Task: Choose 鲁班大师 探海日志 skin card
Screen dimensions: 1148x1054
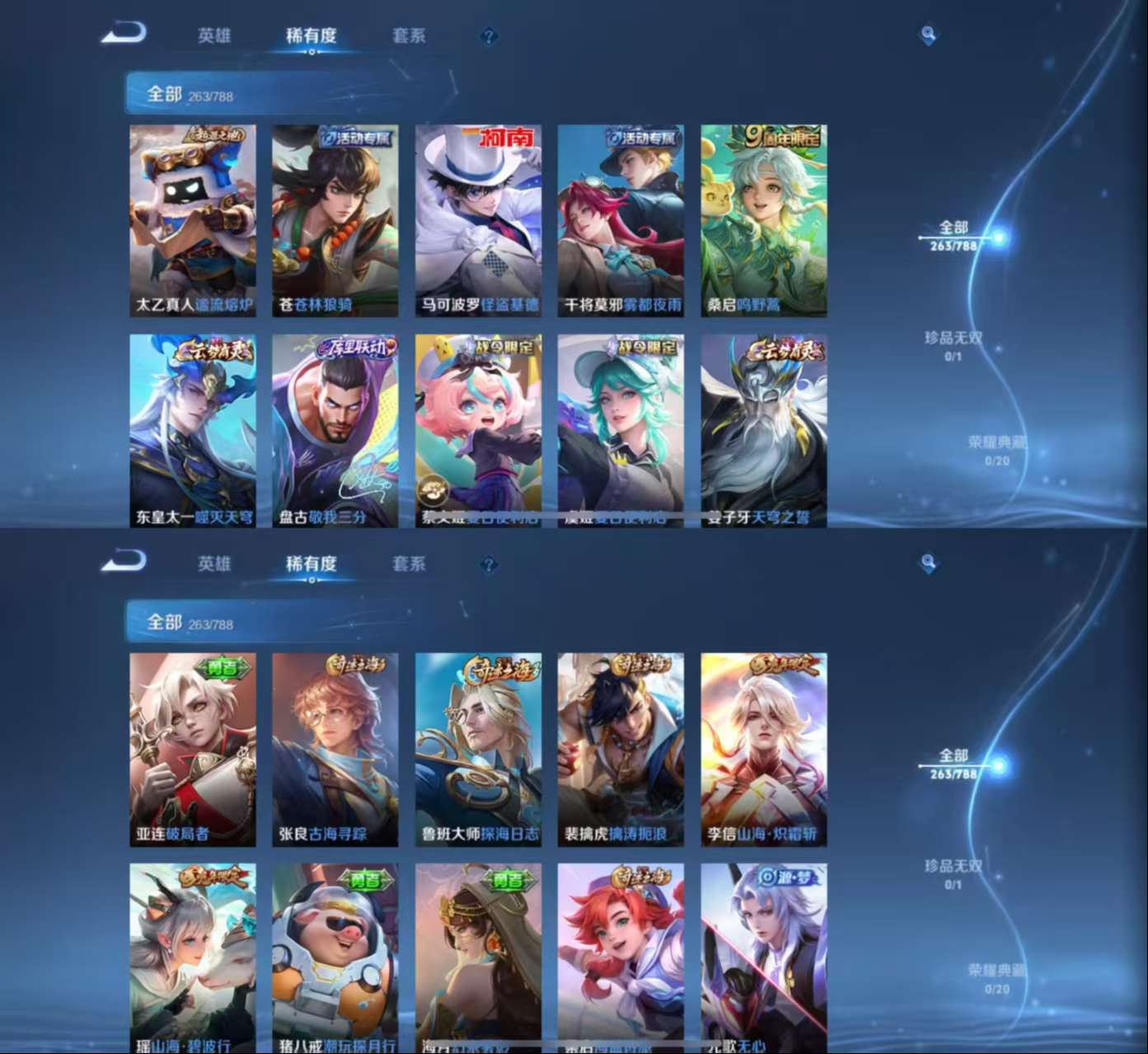Action: click(478, 749)
